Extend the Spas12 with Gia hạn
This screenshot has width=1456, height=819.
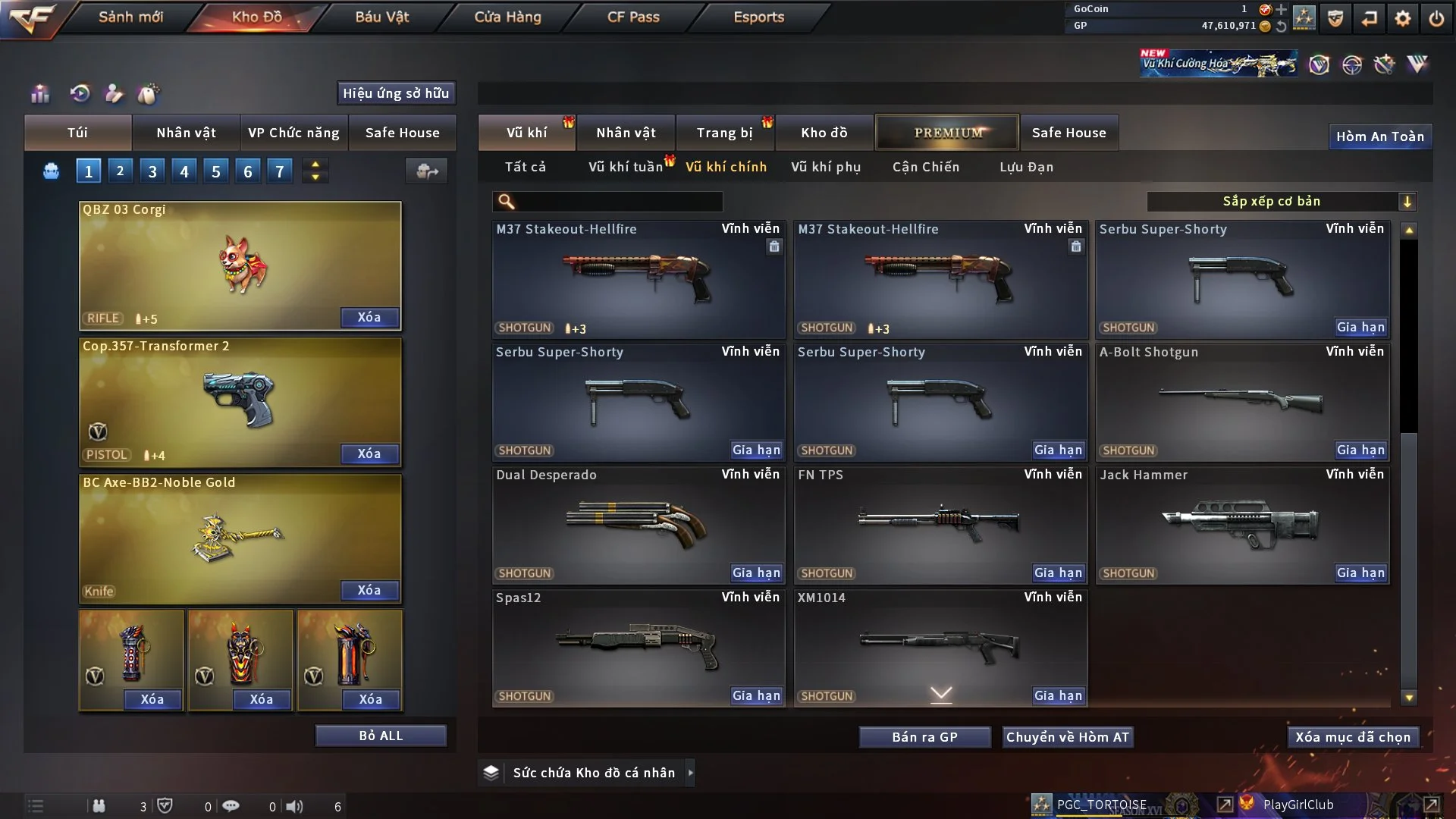[756, 695]
